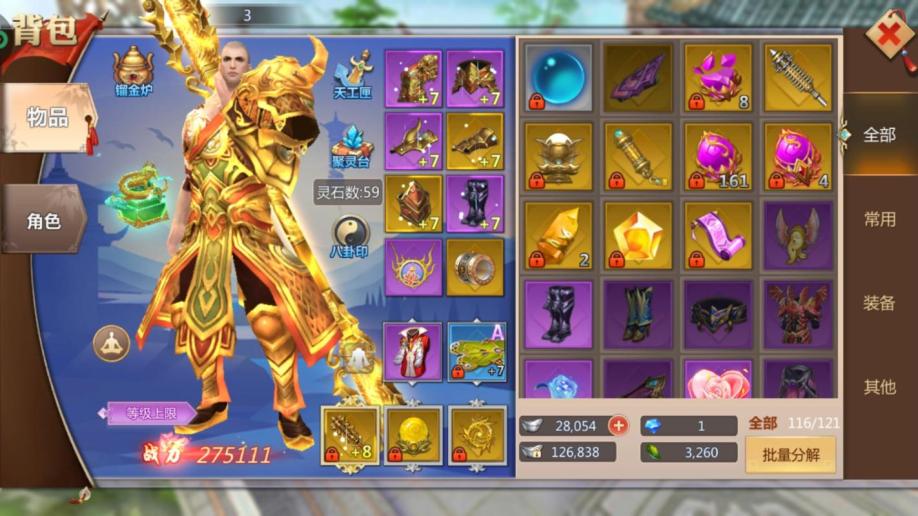Add silver with the red plus button
Screen dimensions: 918x516
pyautogui.click(x=619, y=426)
